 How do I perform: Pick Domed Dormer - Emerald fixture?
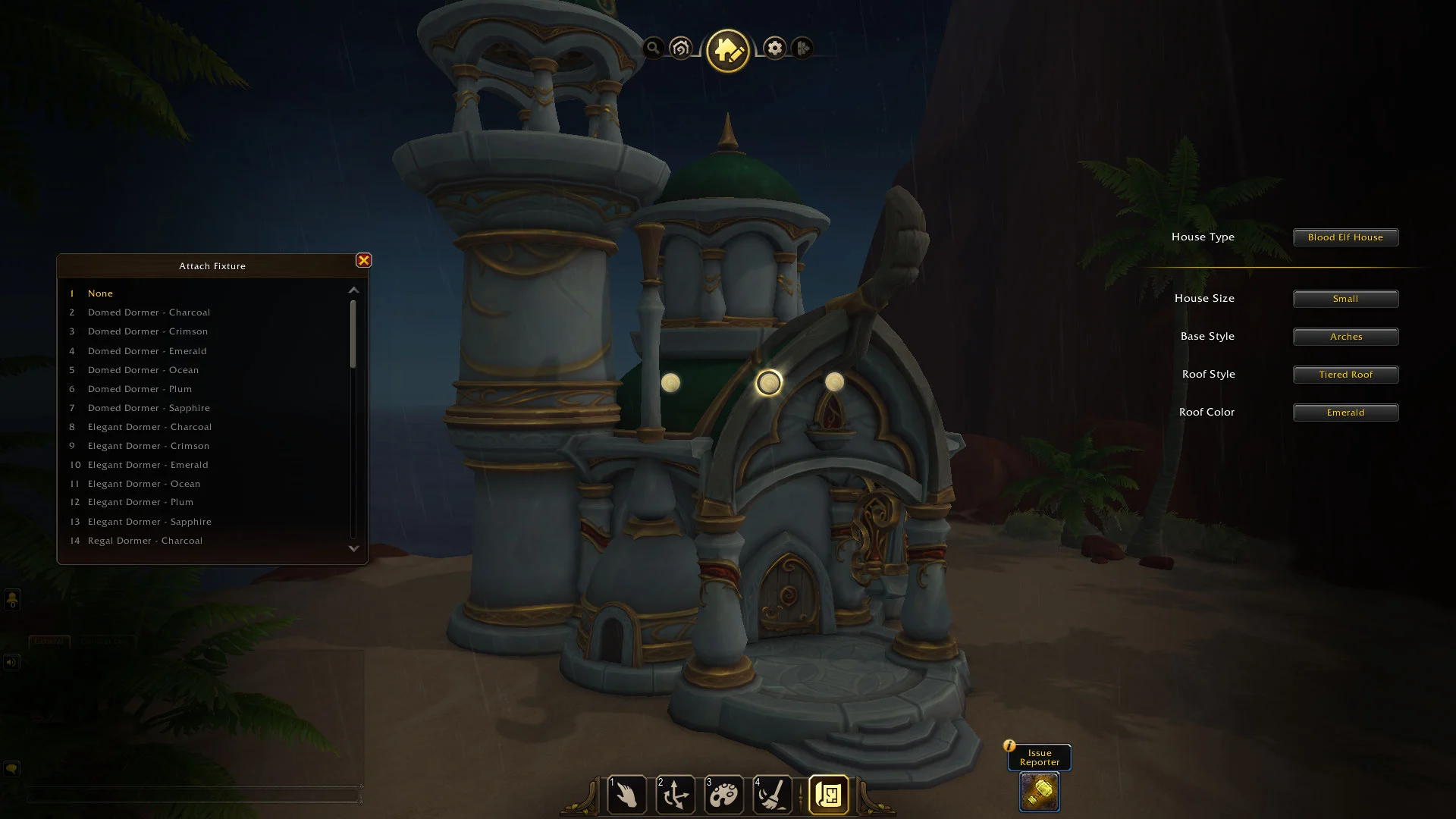147,351
